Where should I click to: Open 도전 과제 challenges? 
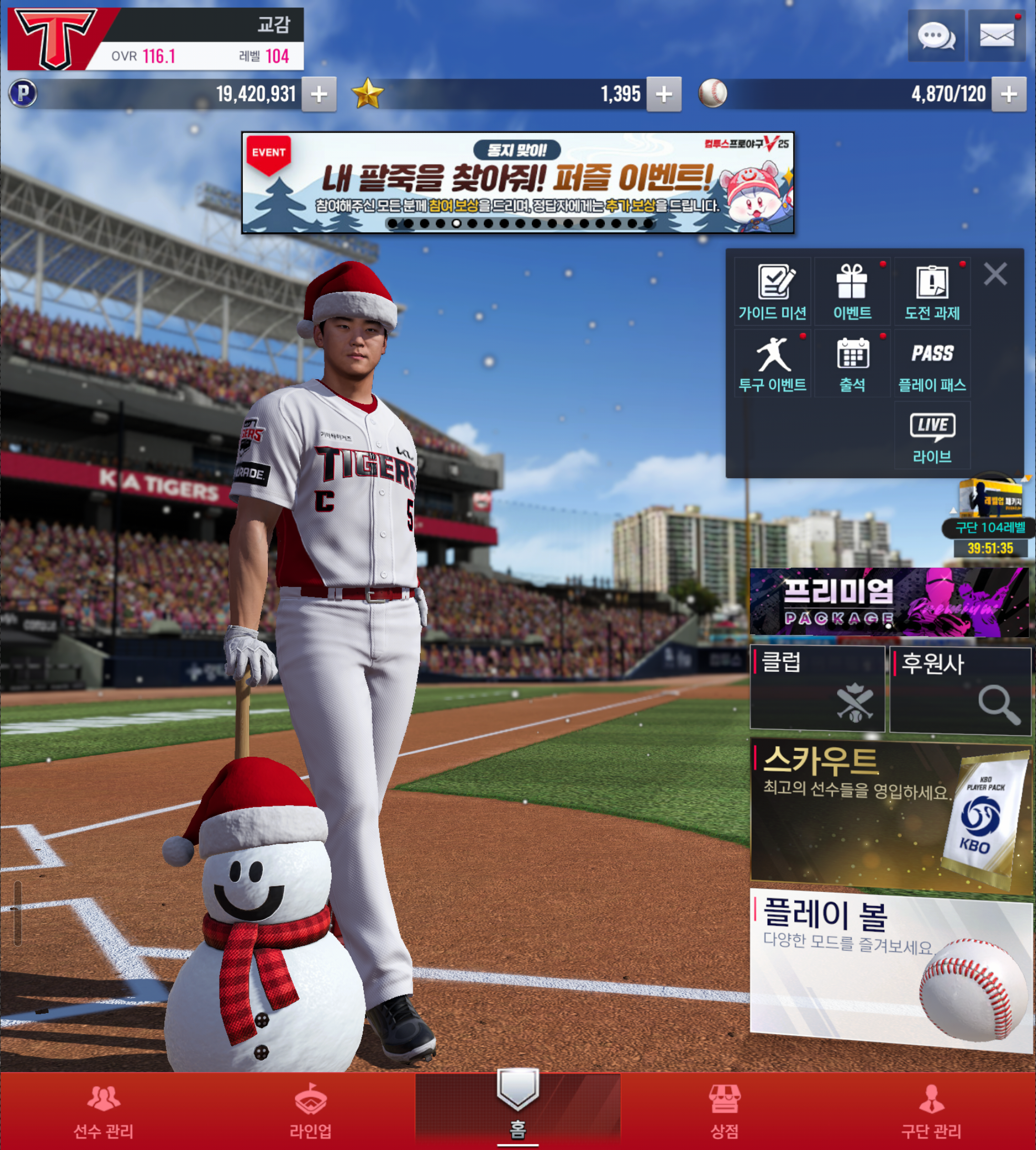pos(932,292)
